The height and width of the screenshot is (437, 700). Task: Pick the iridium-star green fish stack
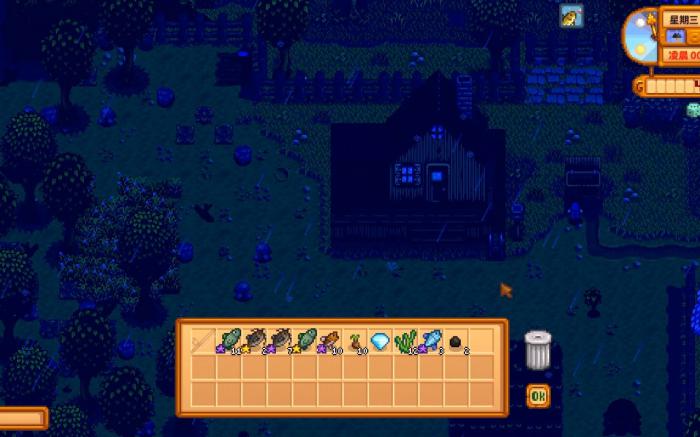pyautogui.click(x=229, y=341)
